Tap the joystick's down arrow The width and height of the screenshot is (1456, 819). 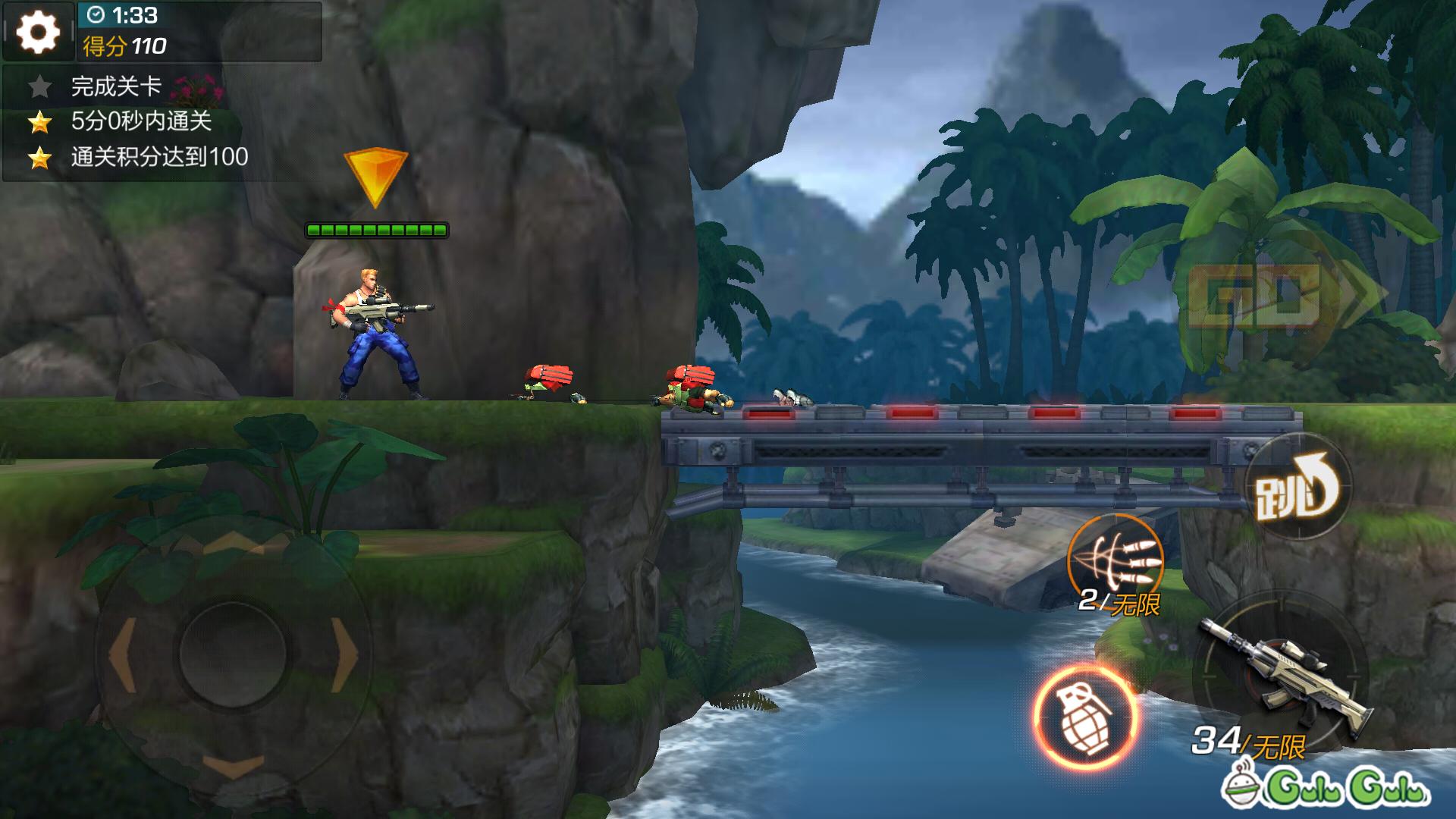point(234,764)
